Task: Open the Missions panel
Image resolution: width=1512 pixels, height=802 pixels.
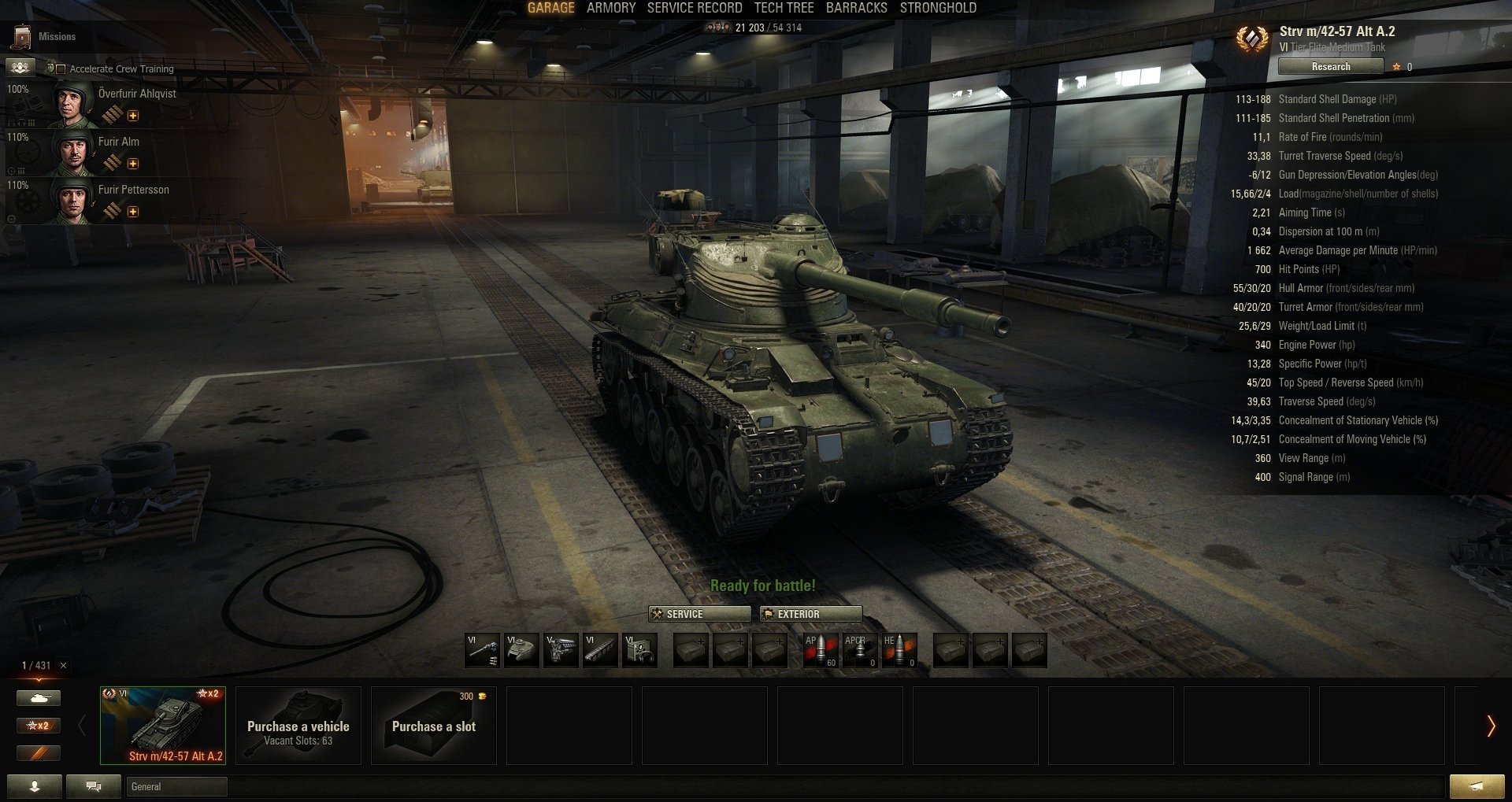Action: pyautogui.click(x=46, y=36)
